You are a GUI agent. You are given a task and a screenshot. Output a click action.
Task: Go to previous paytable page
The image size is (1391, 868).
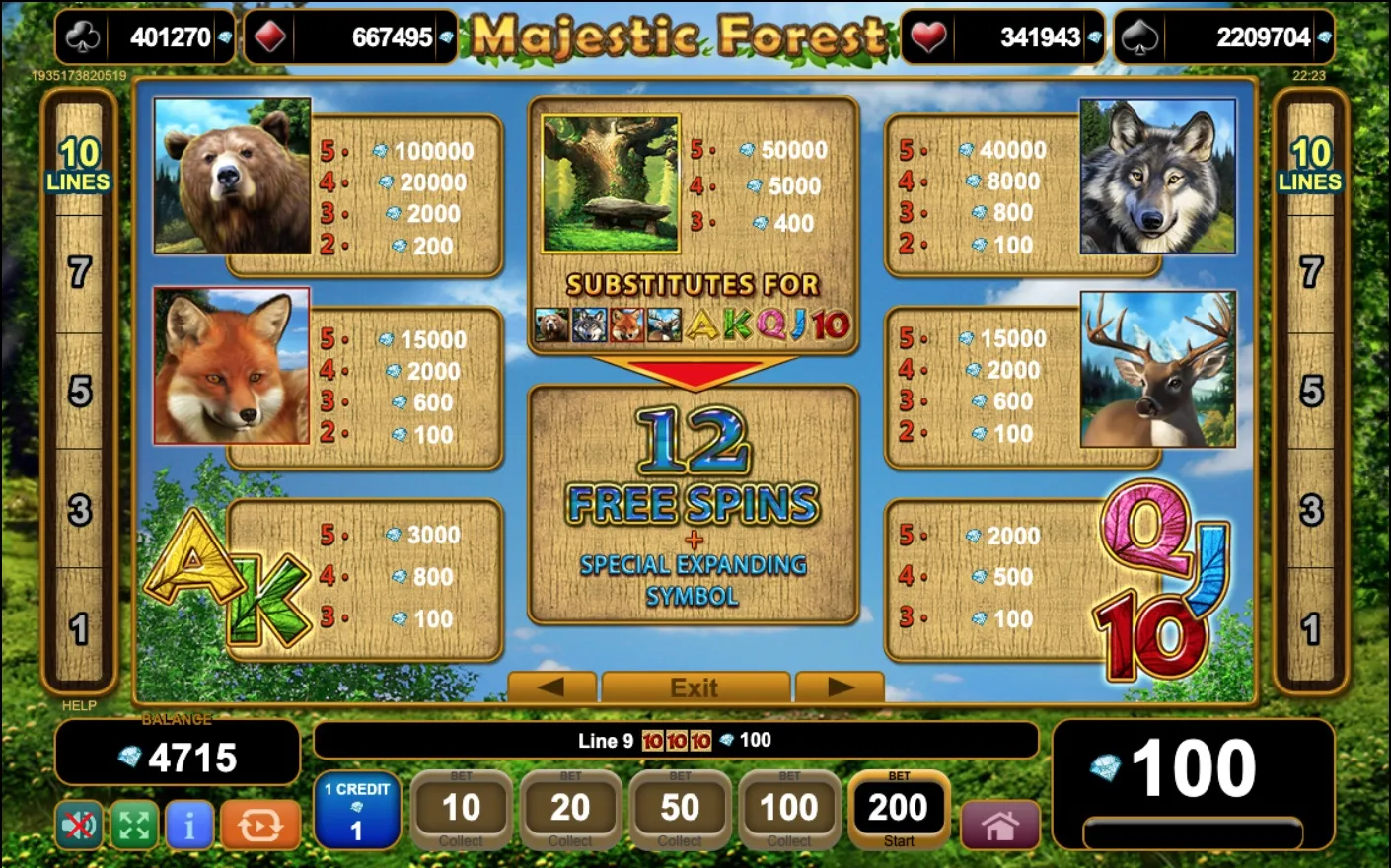(x=549, y=687)
